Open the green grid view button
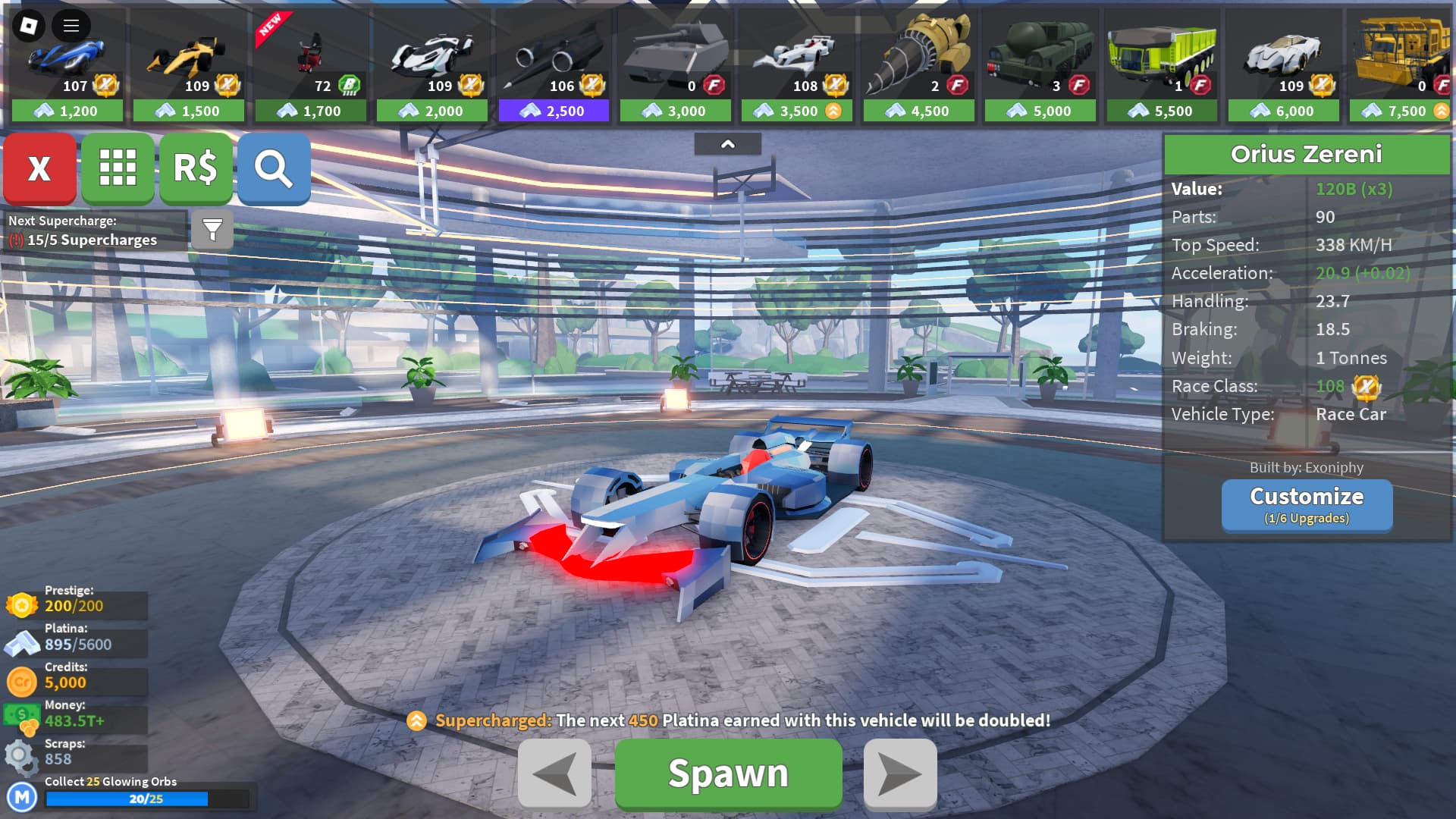1456x819 pixels. tap(118, 168)
